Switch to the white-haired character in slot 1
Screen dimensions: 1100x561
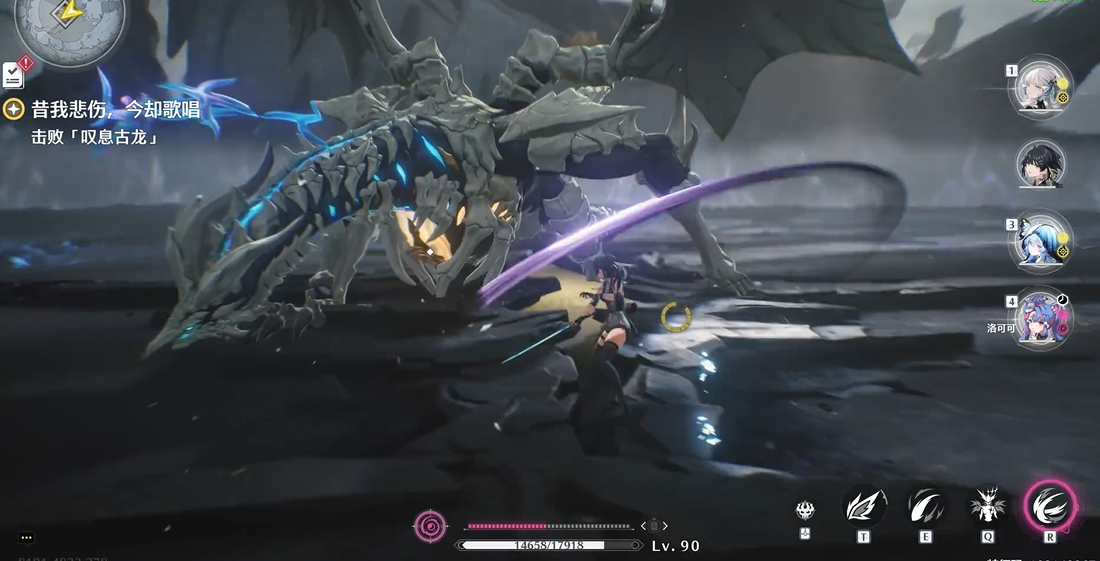1038,87
